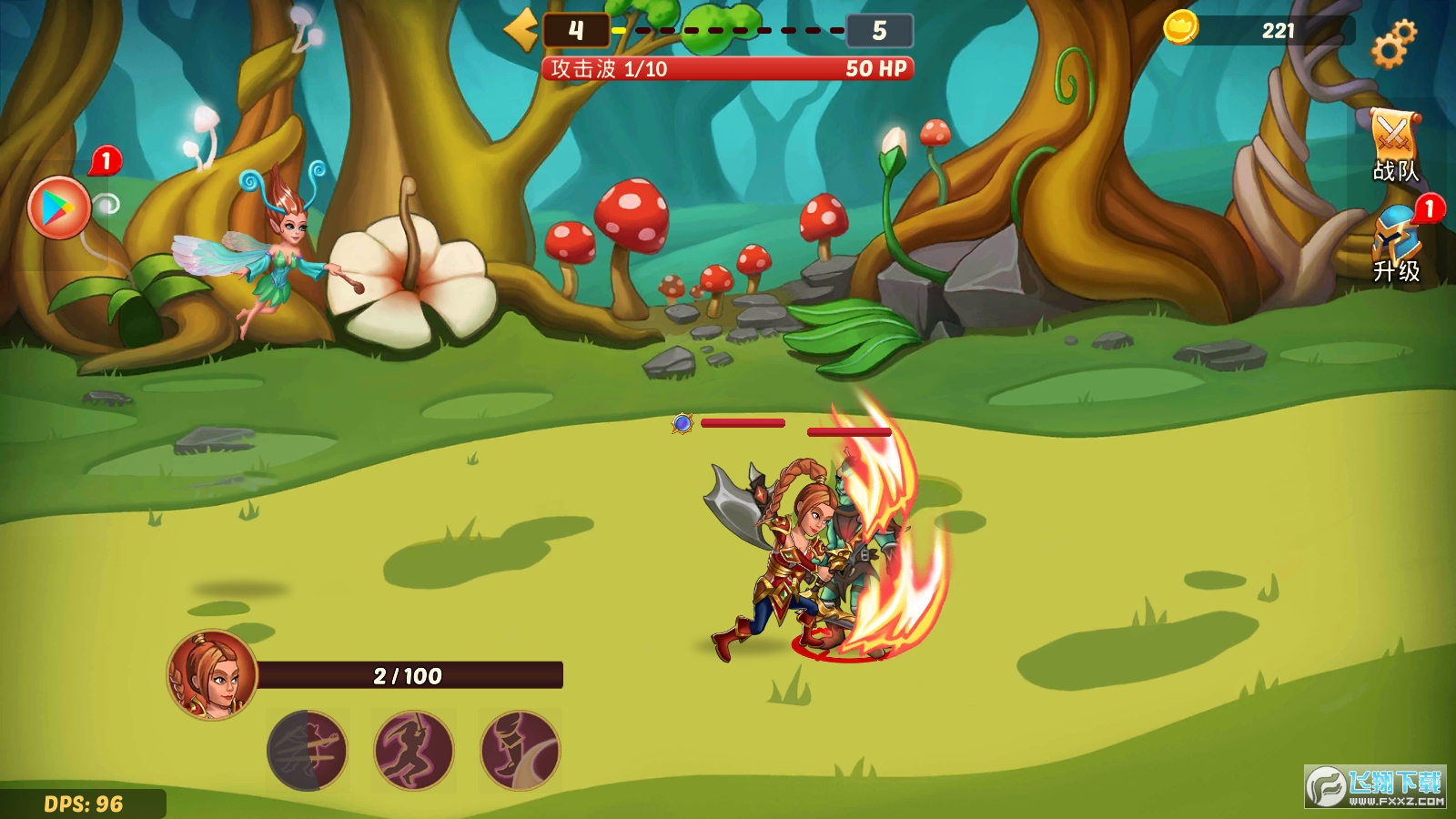1456x819 pixels.
Task: Open the settings gear icon
Action: [x=1393, y=44]
